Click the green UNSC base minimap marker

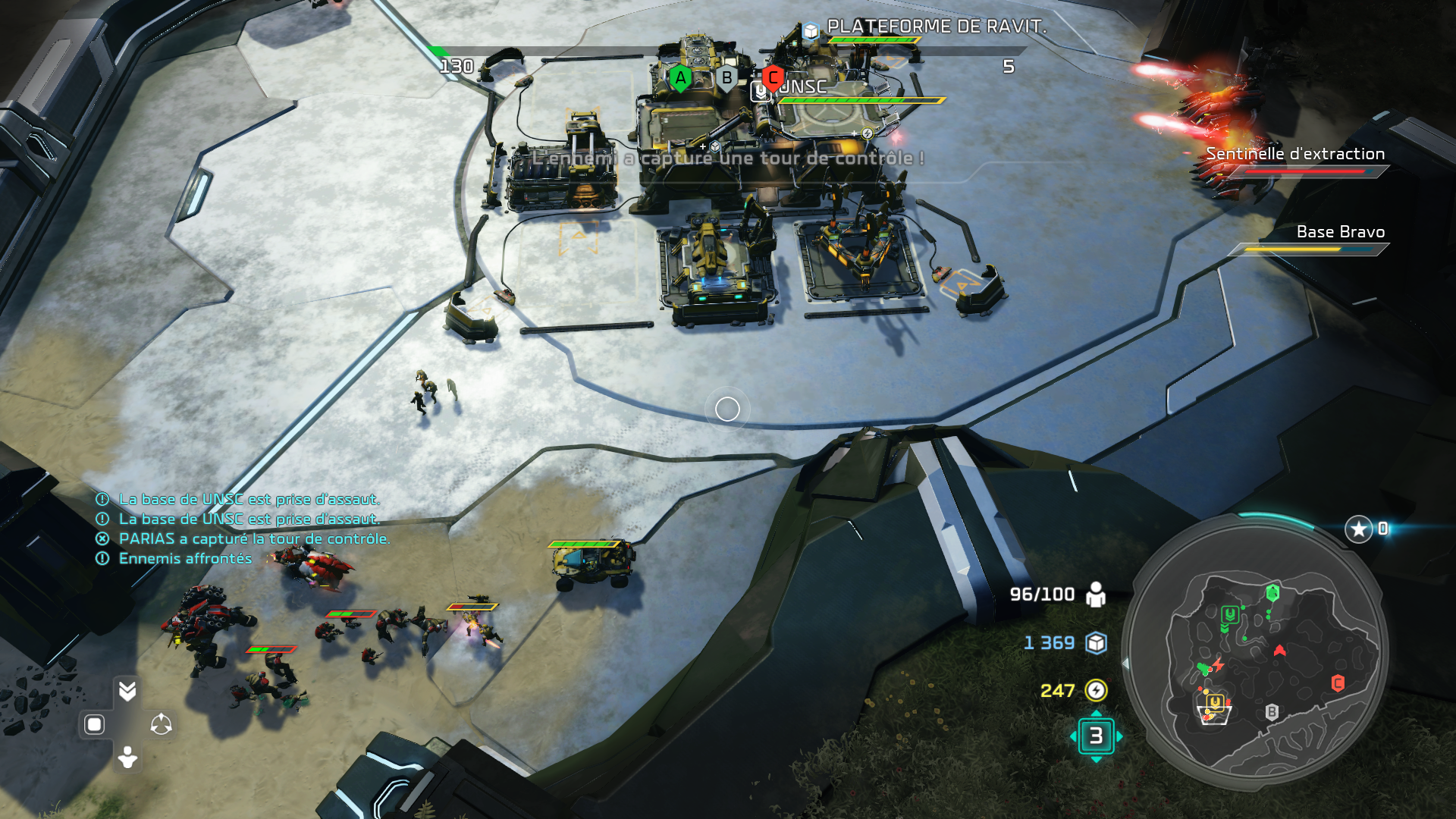1229,614
